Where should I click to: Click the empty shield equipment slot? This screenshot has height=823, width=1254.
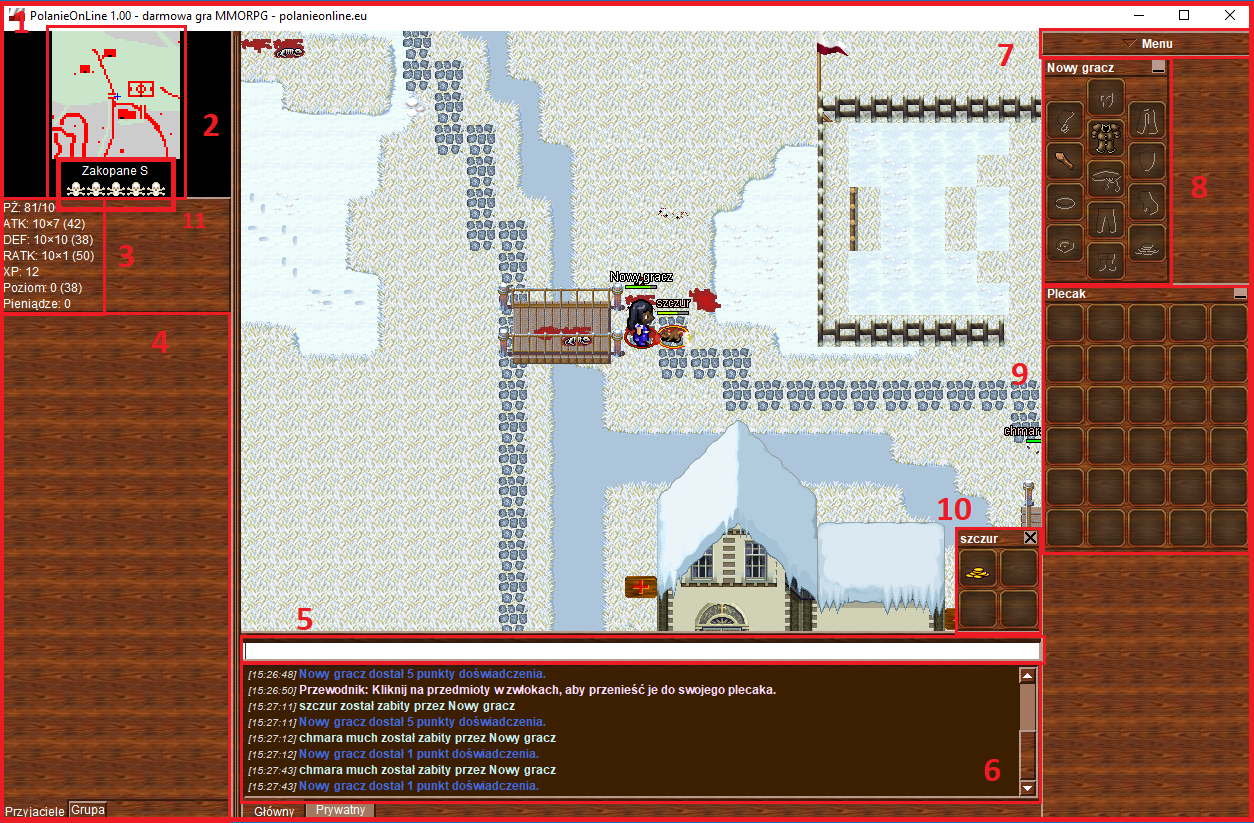pos(1147,160)
